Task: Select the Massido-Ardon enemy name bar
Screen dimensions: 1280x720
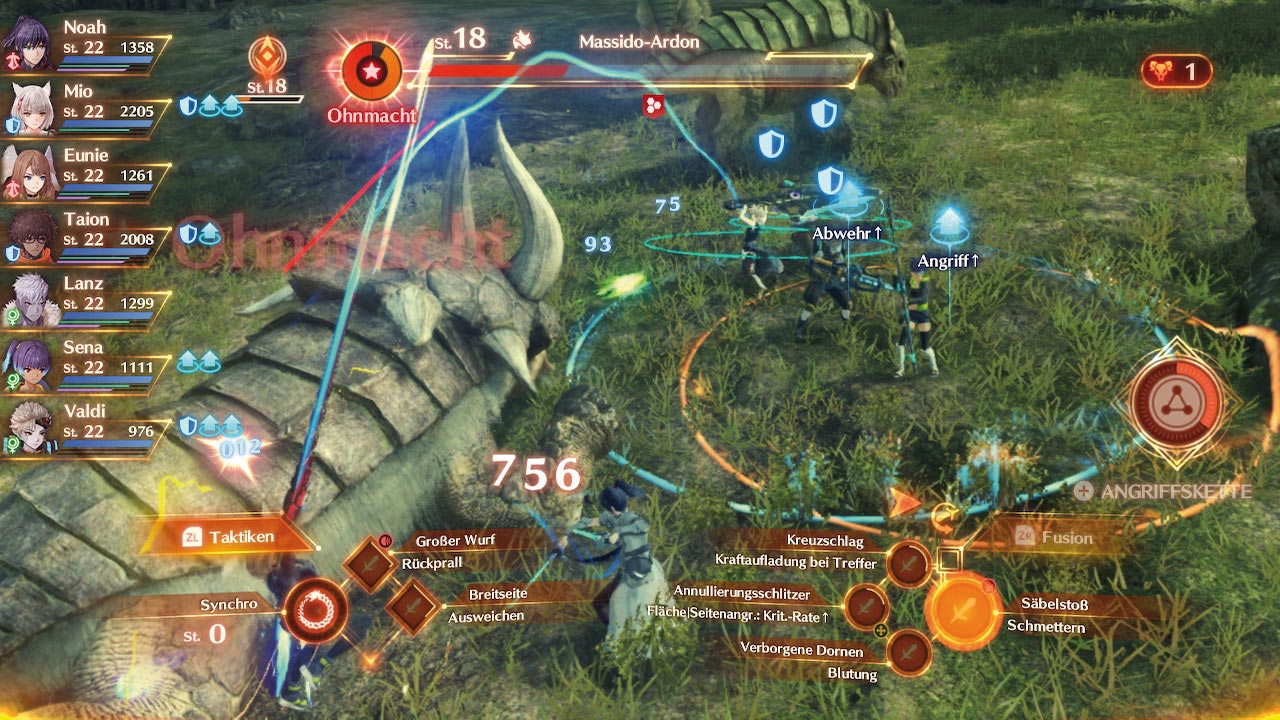Action: click(x=640, y=43)
